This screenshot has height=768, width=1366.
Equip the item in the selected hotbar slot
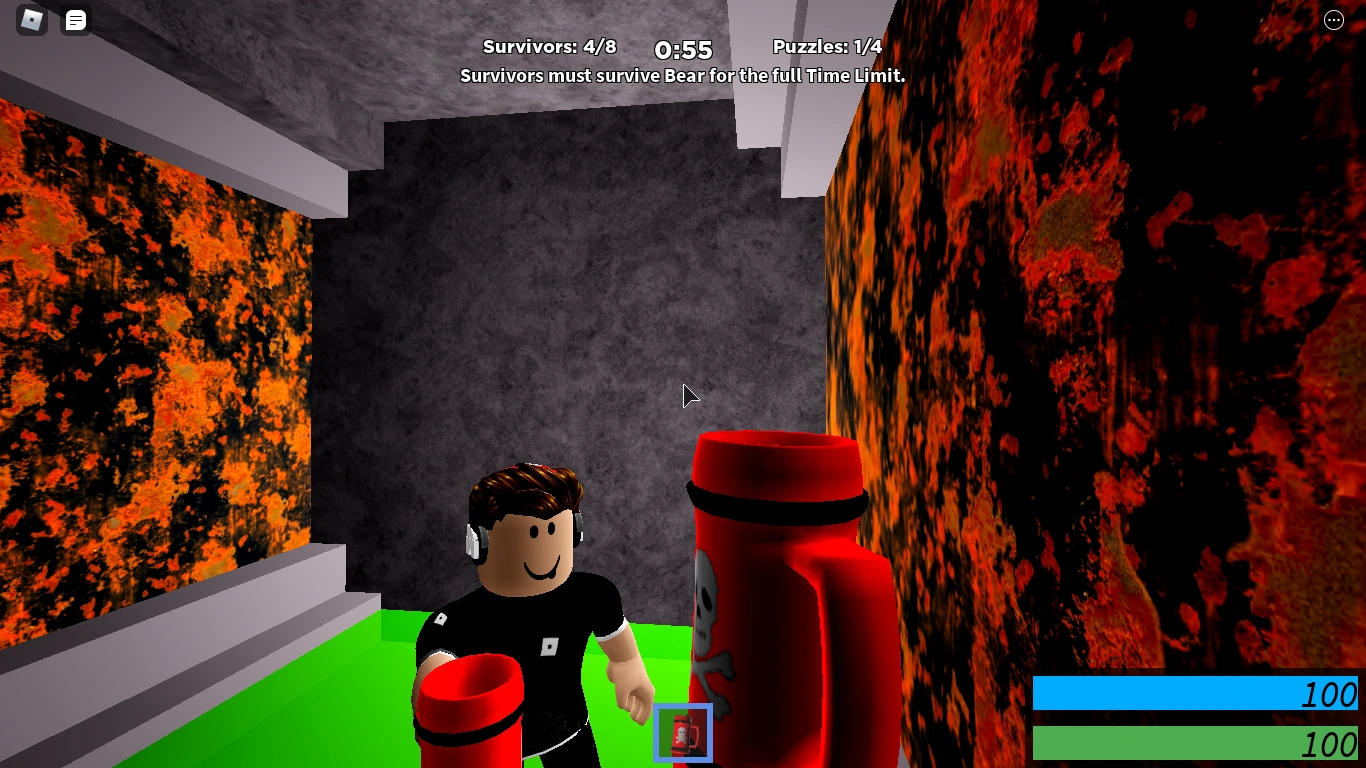683,733
